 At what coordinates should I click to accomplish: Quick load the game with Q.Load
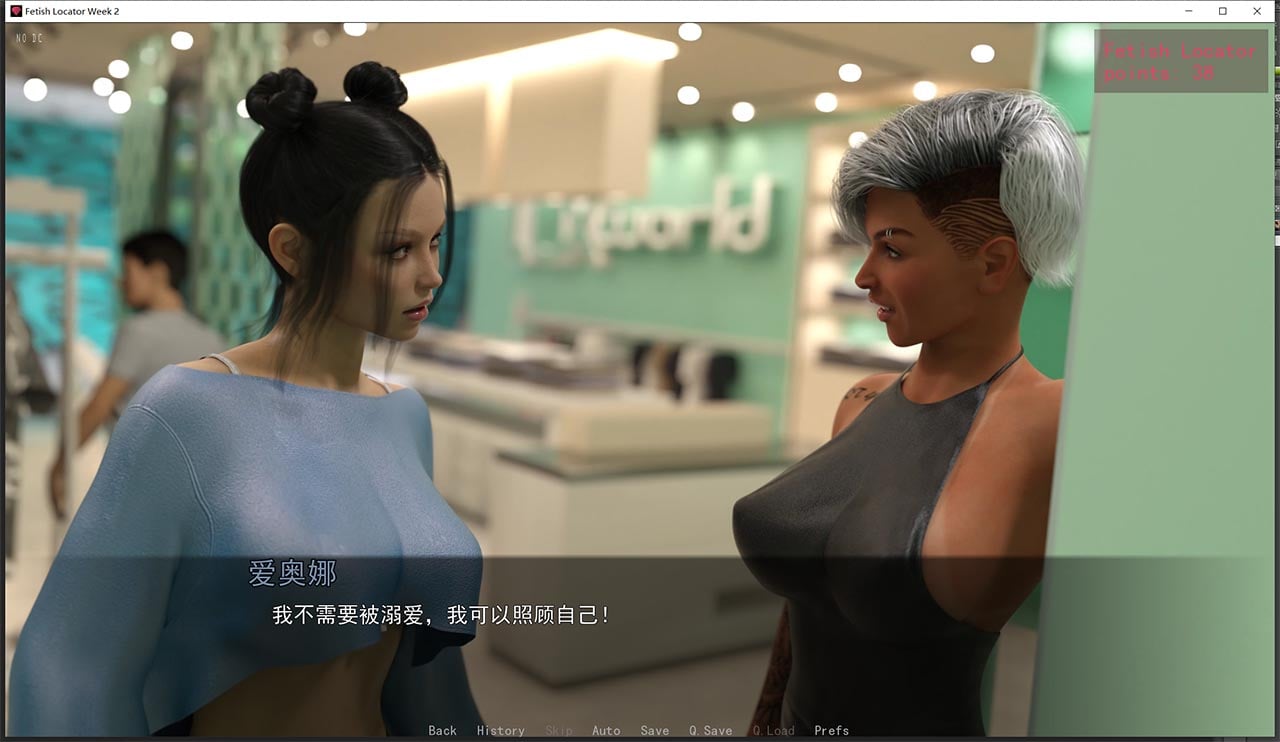coord(773,730)
